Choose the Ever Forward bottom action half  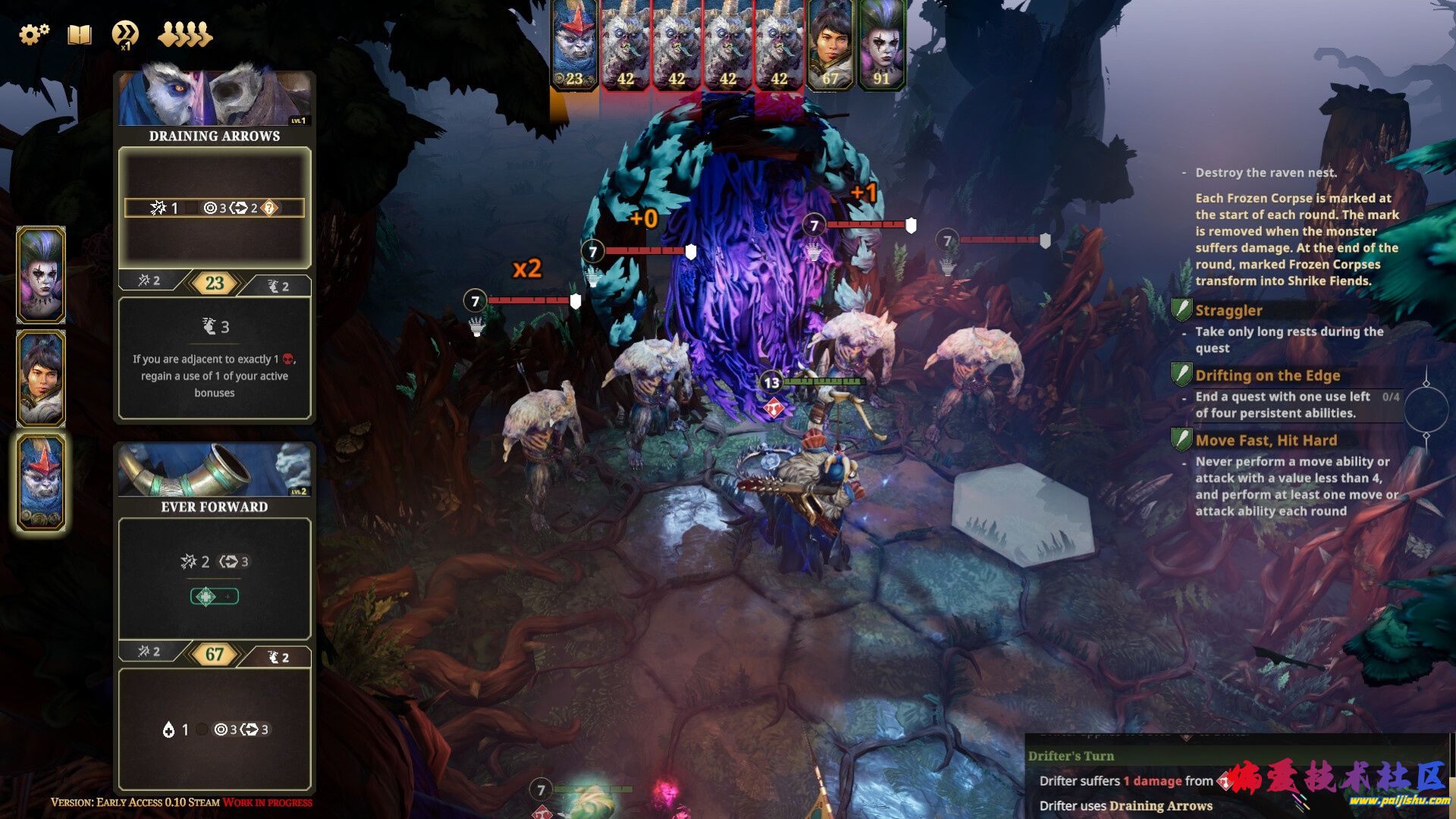pyautogui.click(x=215, y=729)
